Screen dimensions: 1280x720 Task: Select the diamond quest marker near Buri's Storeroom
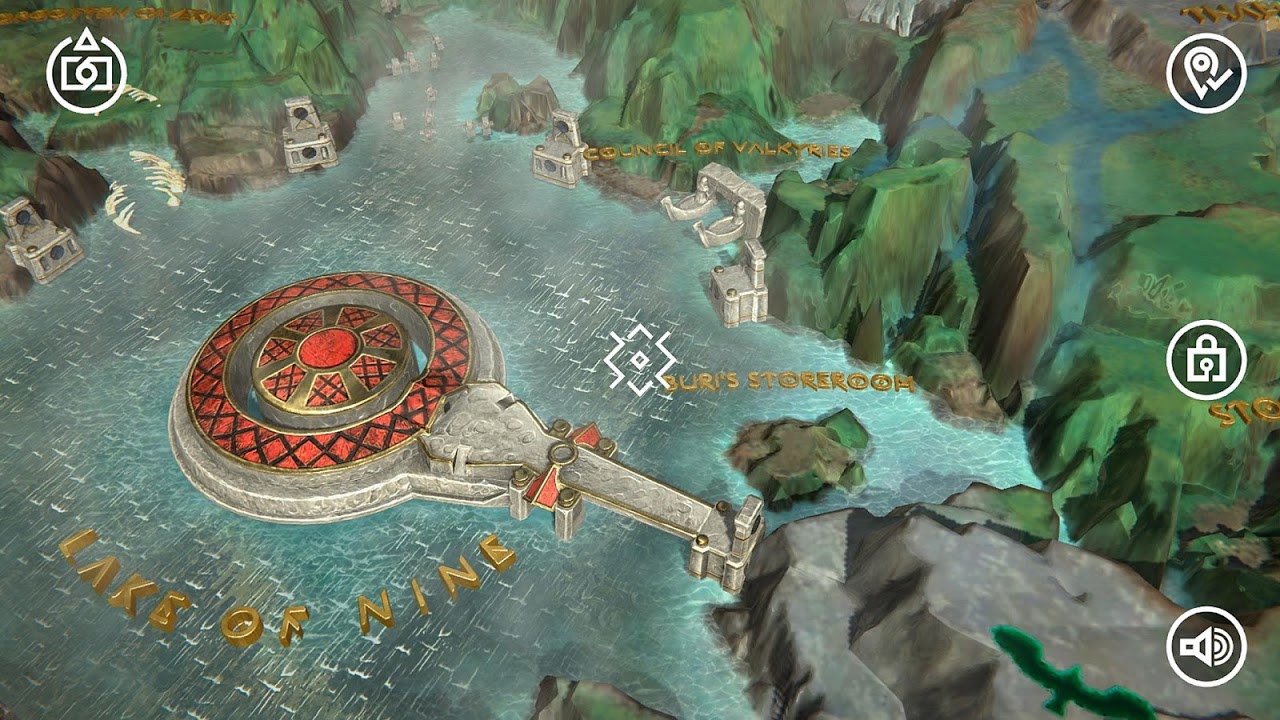click(640, 360)
